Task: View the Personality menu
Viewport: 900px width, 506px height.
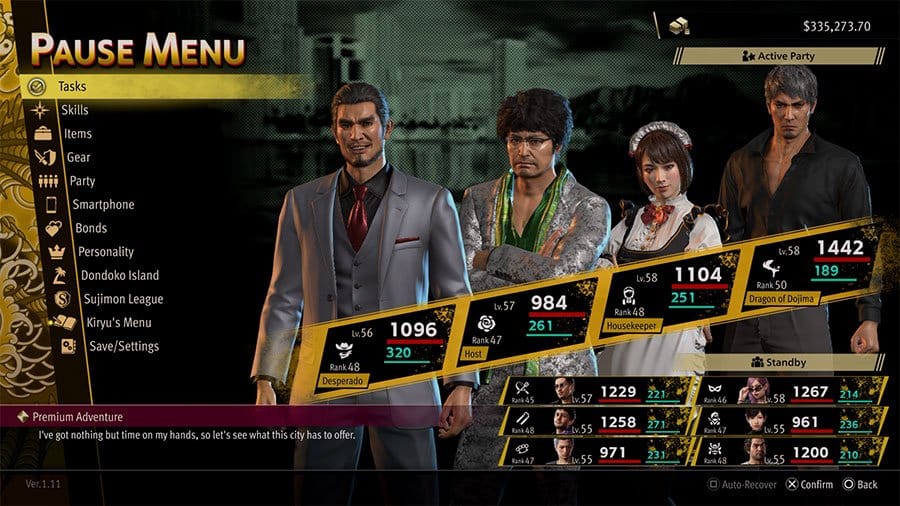Action: 105,252
